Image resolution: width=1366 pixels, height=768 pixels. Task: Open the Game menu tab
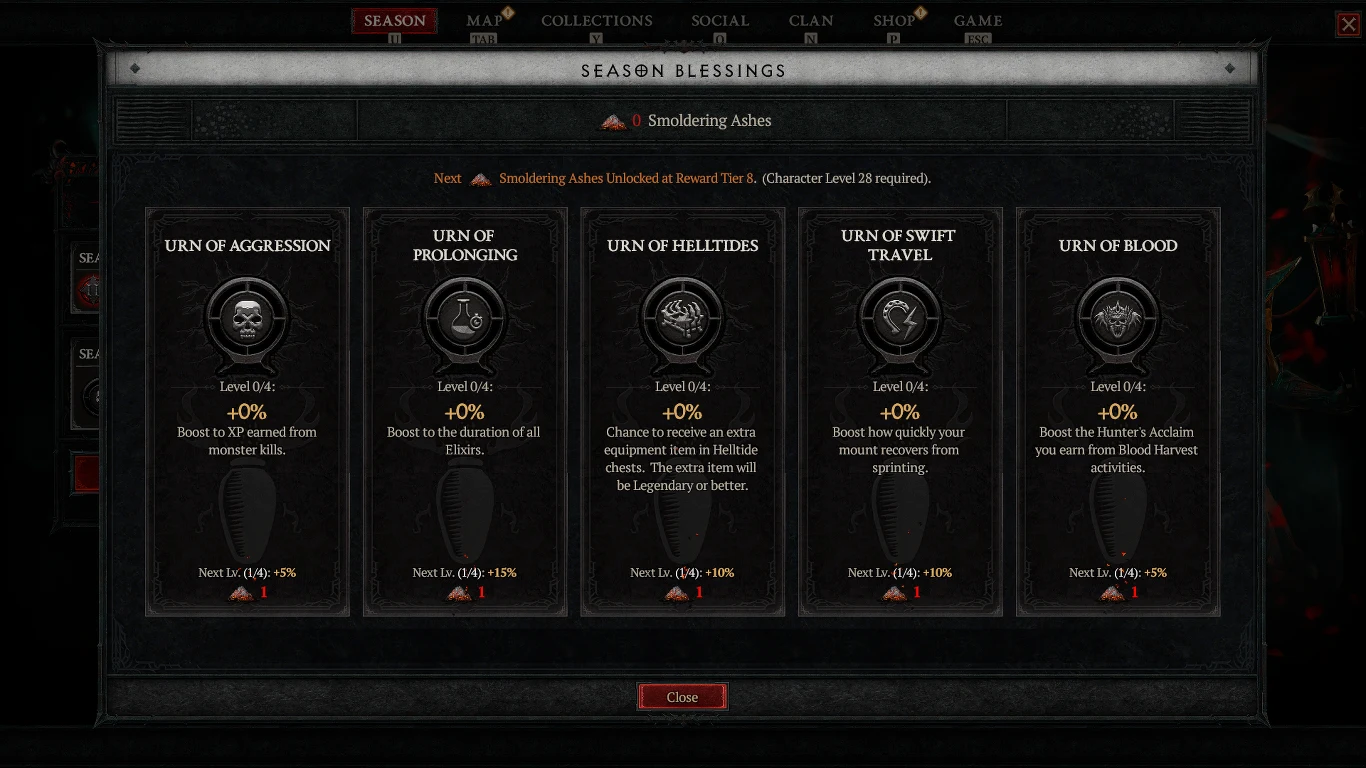coord(977,21)
